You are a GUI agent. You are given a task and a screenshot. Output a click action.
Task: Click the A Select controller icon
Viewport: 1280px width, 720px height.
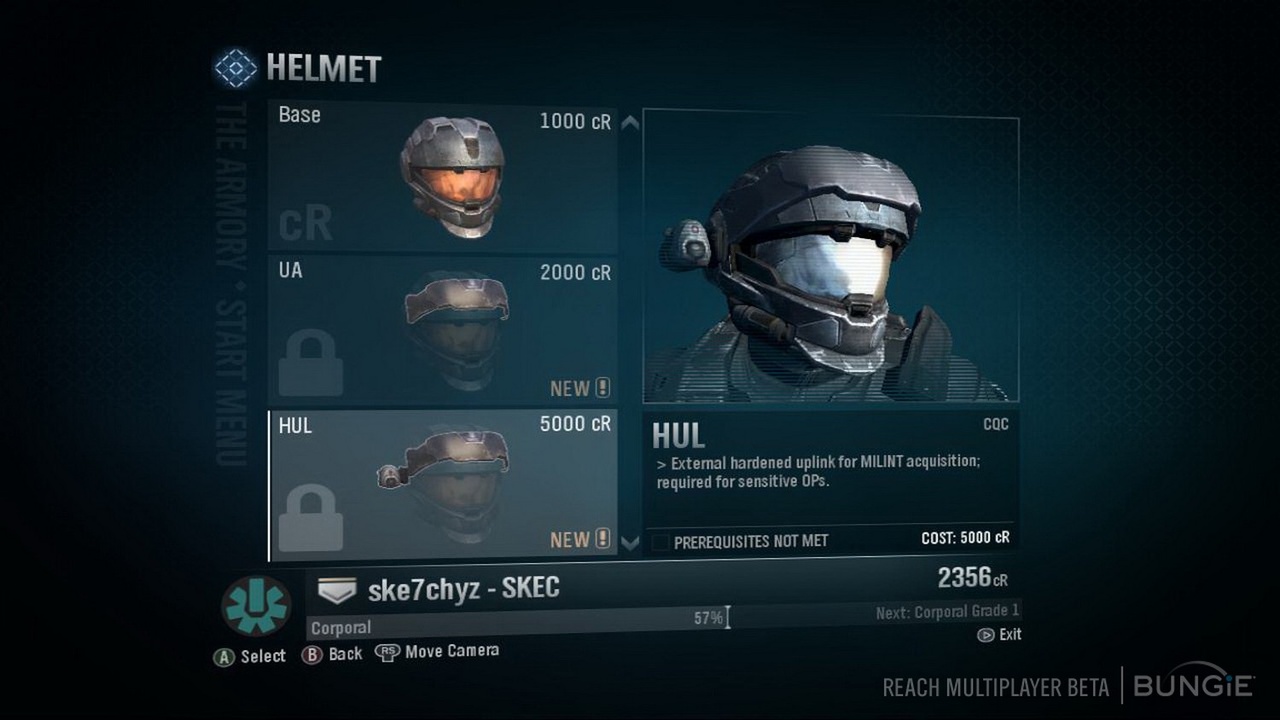[224, 654]
